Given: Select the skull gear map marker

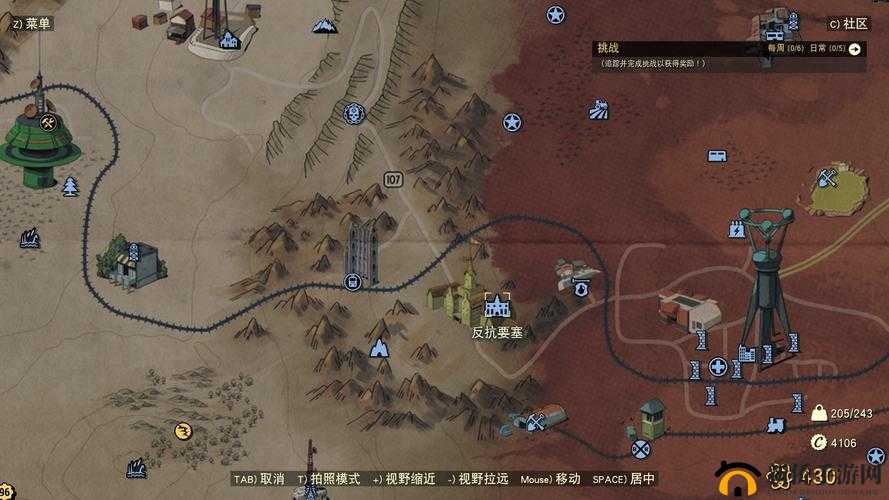Looking at the screenshot, I should tap(353, 114).
